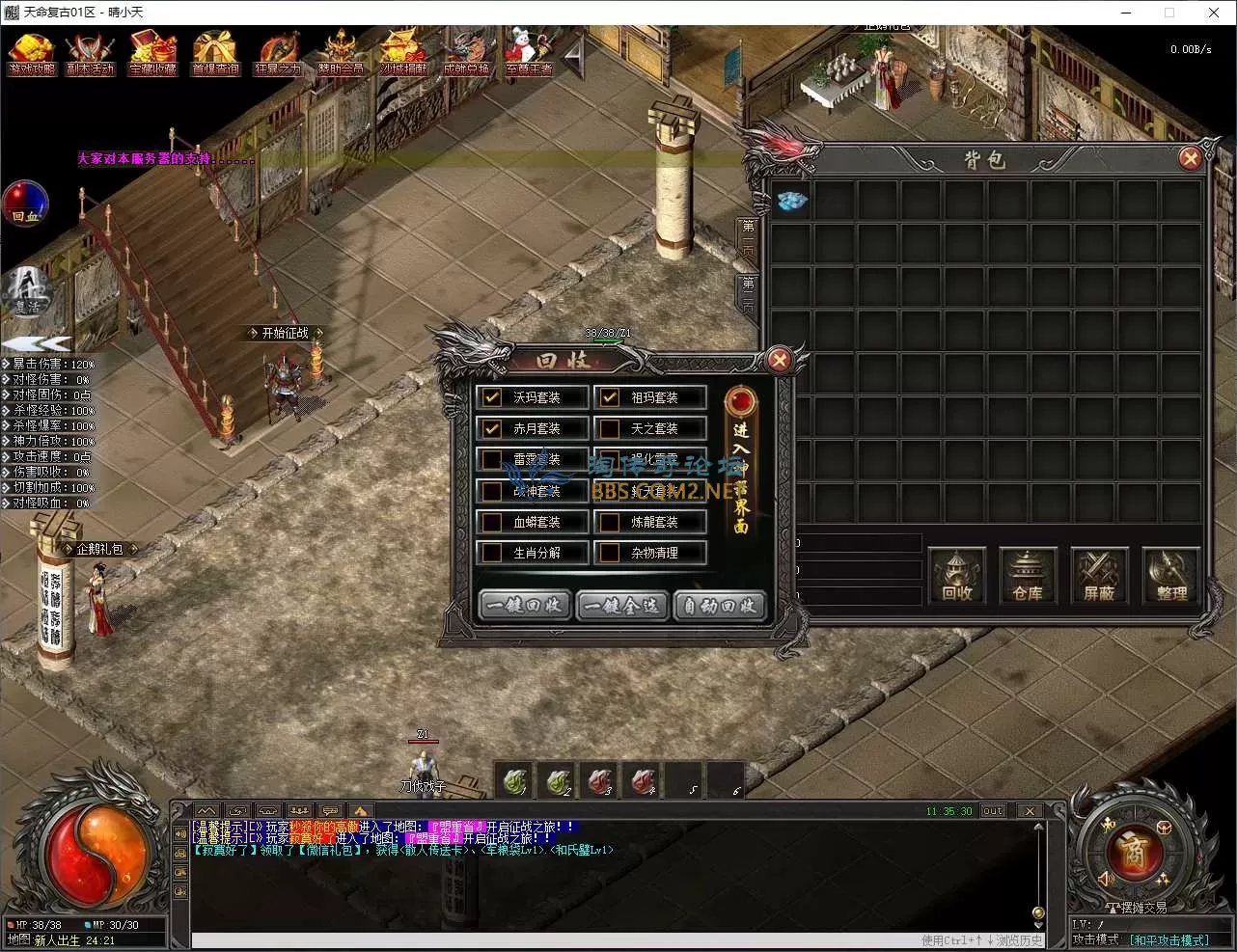The width and height of the screenshot is (1237, 952).
Task: Close the 背包 backpack window
Action: coord(1190,158)
